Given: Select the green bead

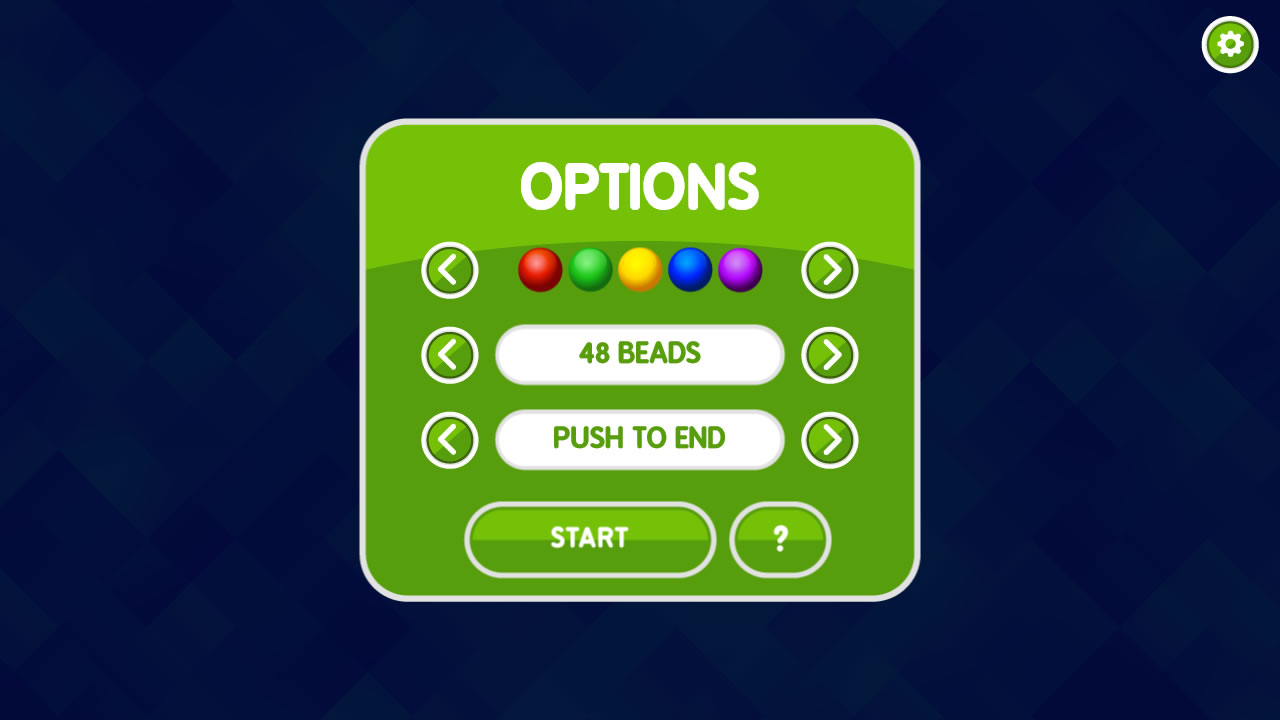Looking at the screenshot, I should click(590, 269).
